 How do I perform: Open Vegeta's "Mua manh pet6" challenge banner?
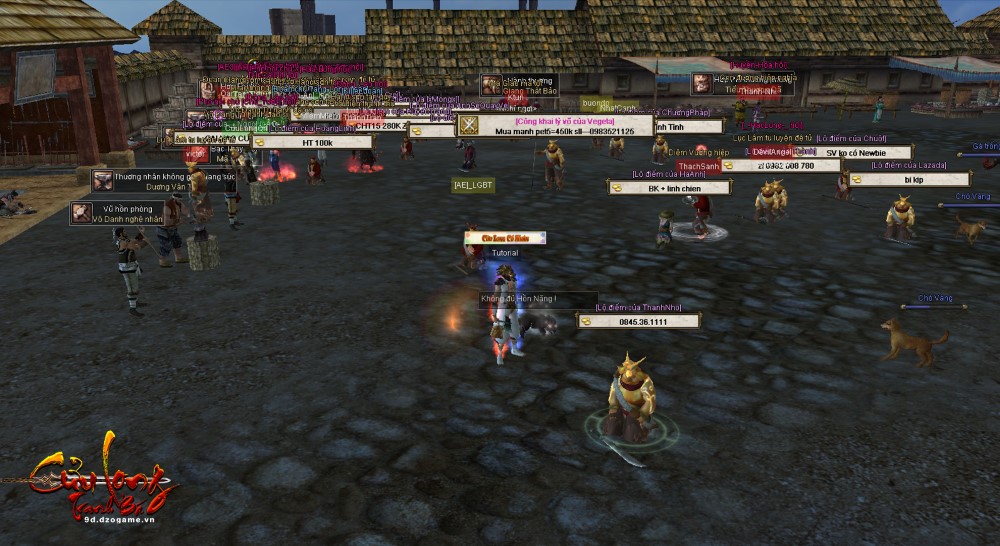(555, 131)
